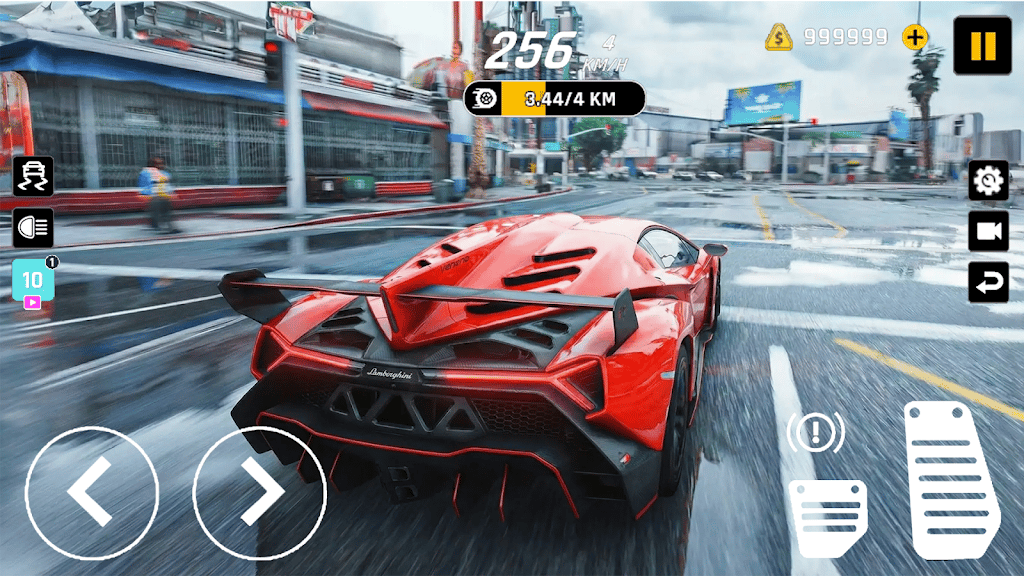Hit the gas accelerator pedal

pyautogui.click(x=951, y=476)
